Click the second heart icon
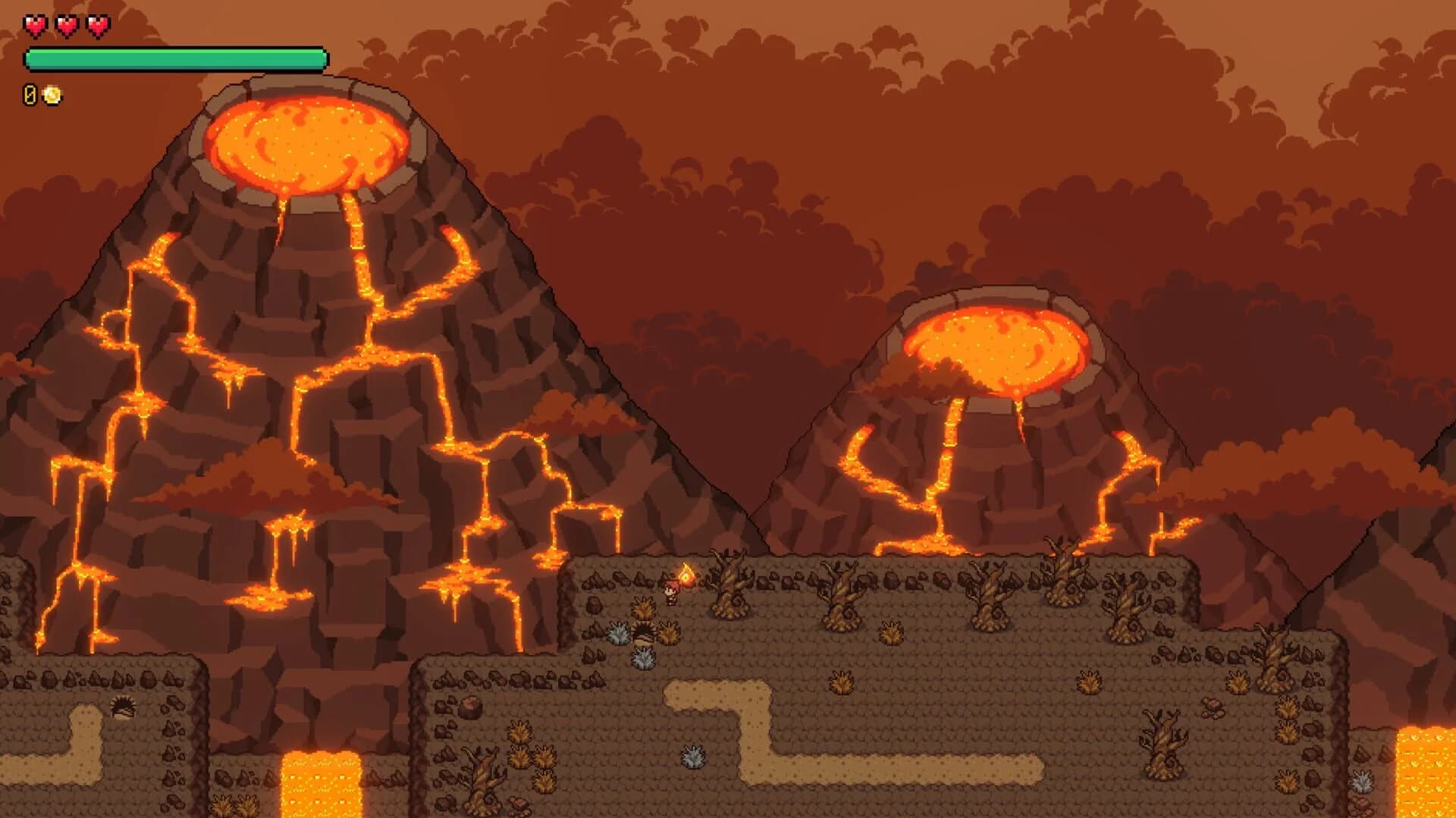 click(66, 25)
